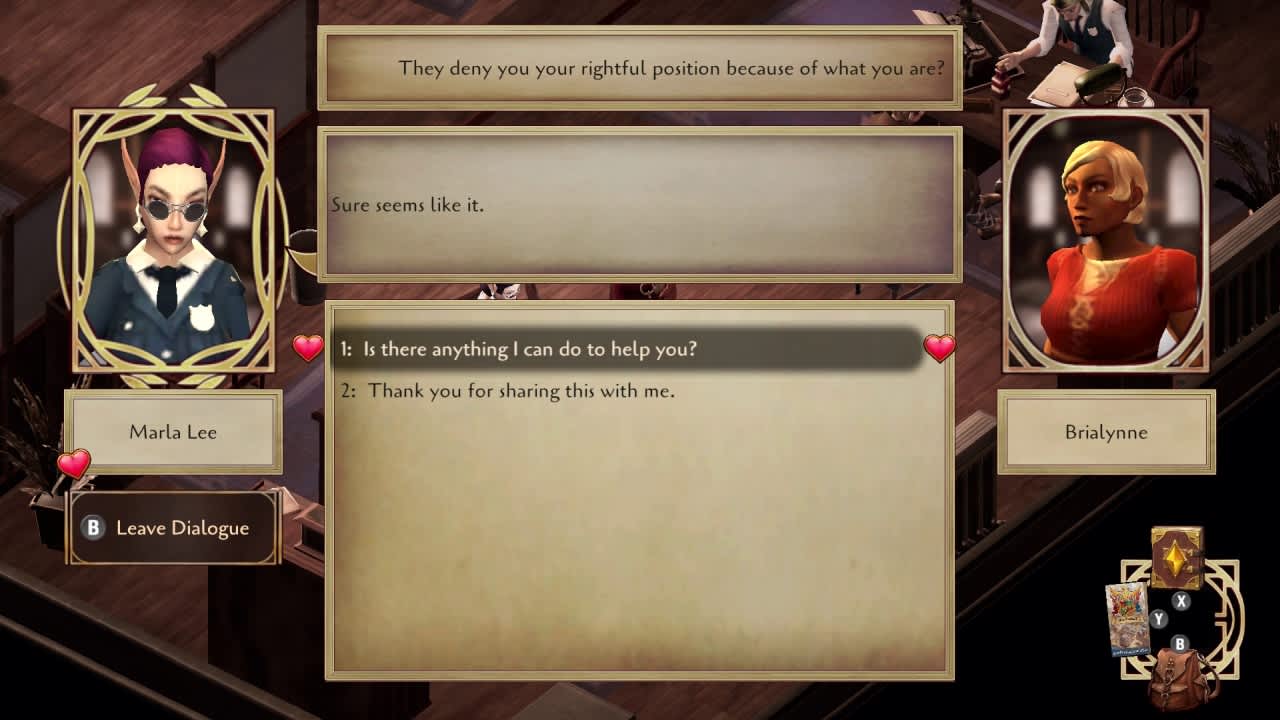Click the Y controller button prompt

[x=1158, y=618]
